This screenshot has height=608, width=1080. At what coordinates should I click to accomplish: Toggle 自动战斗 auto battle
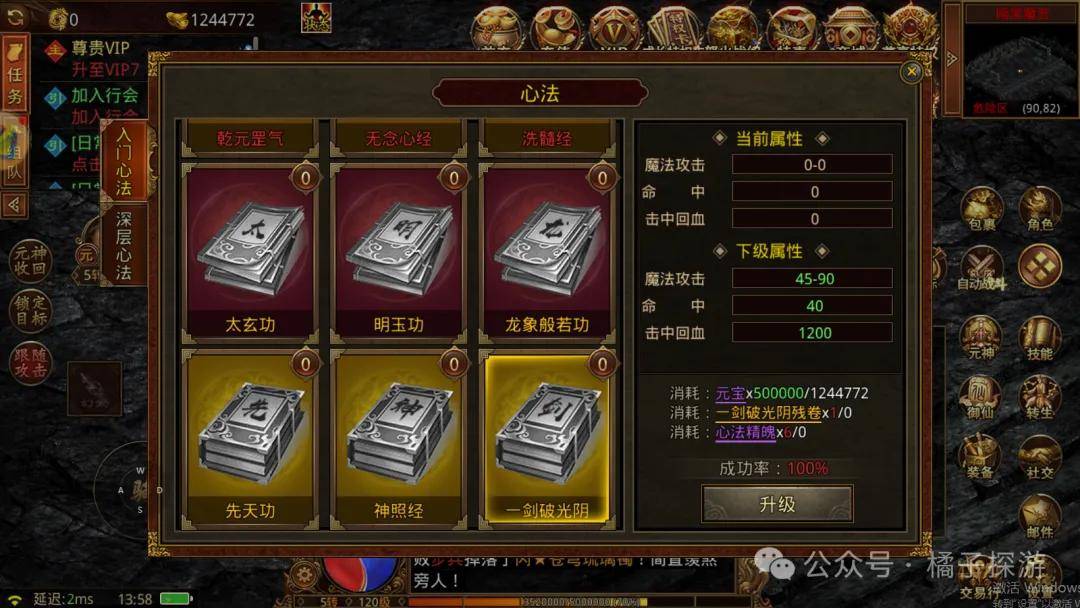click(982, 270)
